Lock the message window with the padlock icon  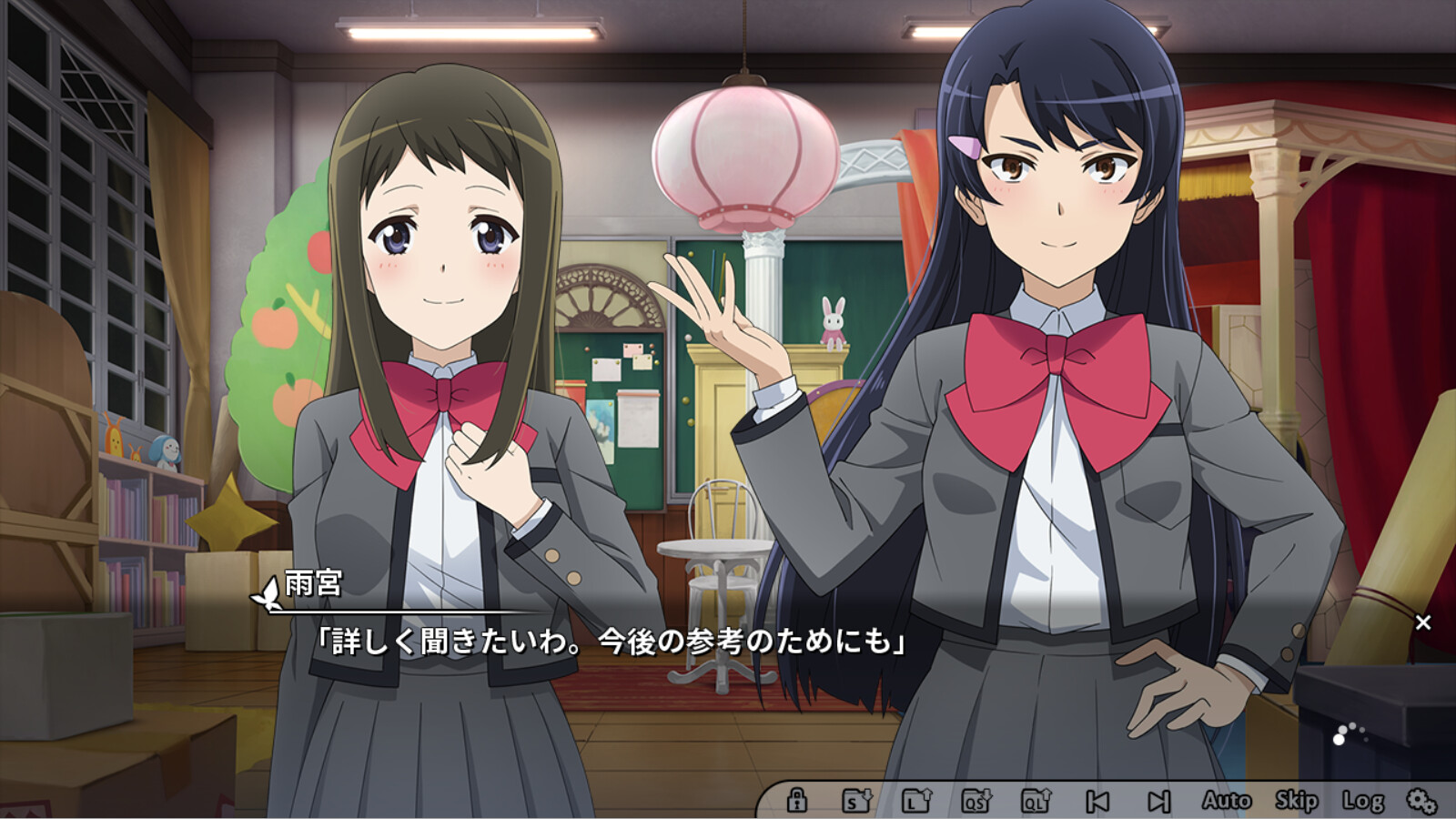click(799, 801)
